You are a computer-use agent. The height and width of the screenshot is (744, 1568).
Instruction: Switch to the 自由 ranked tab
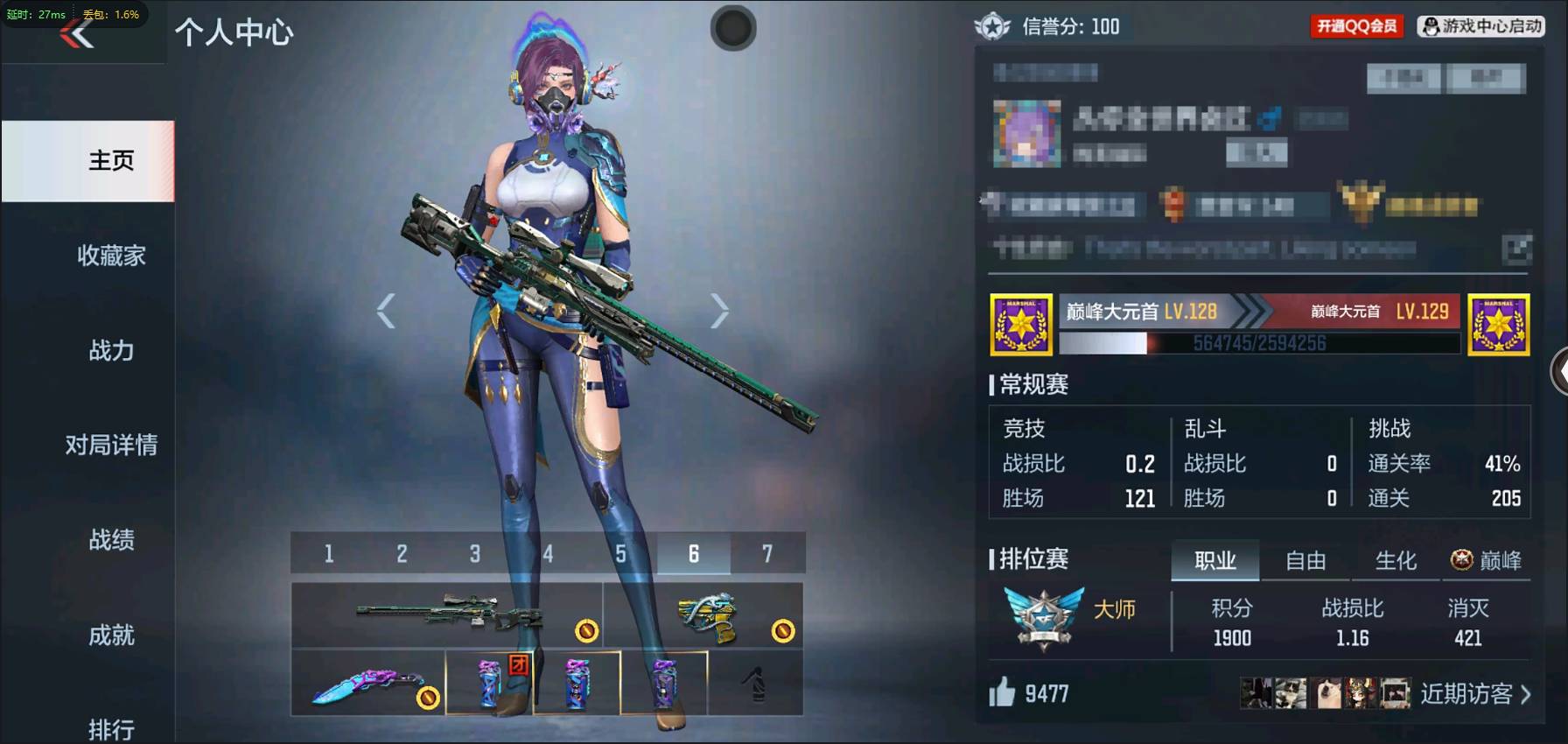click(x=1305, y=561)
